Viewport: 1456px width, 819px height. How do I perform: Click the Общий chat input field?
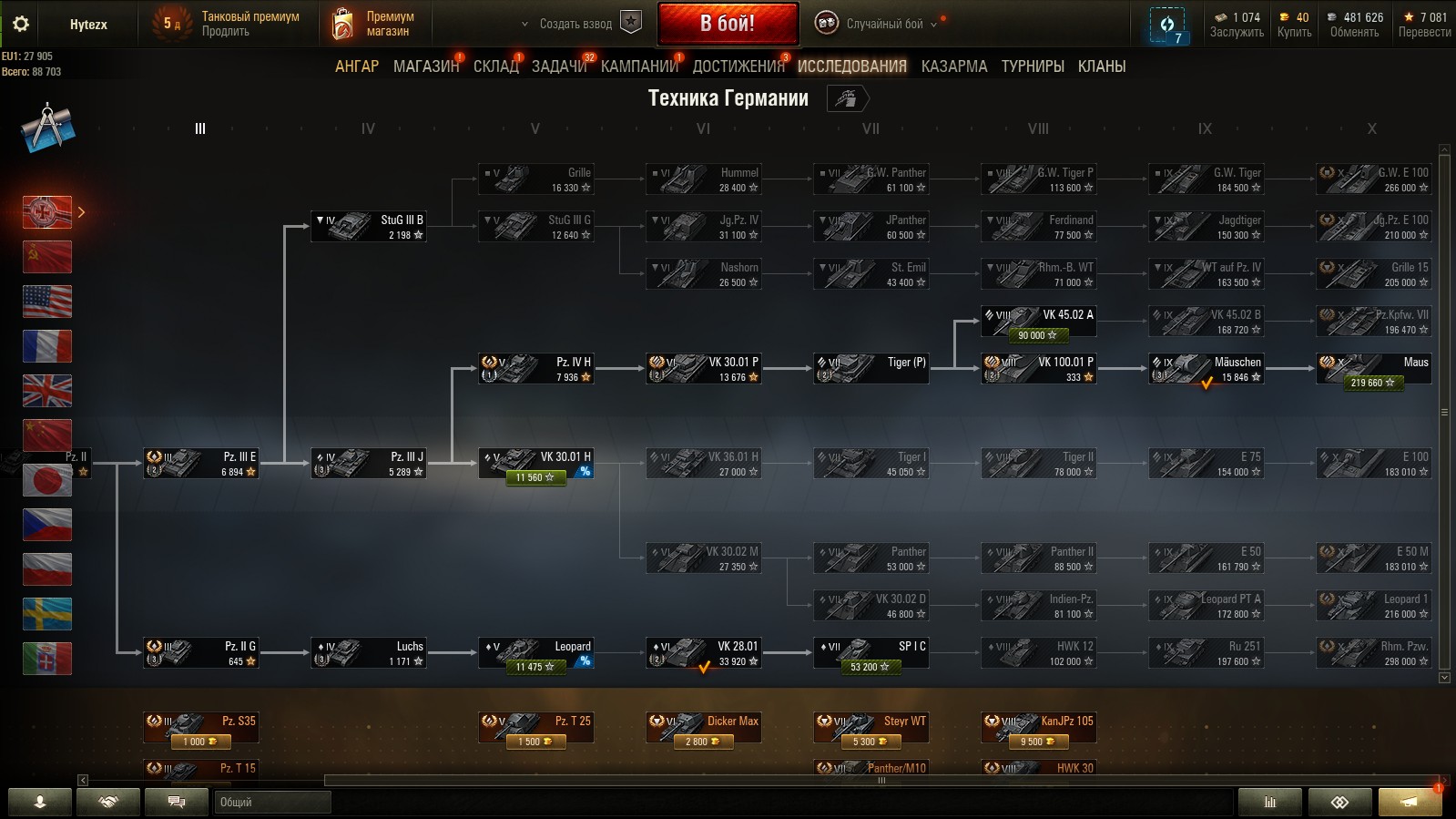[273, 802]
